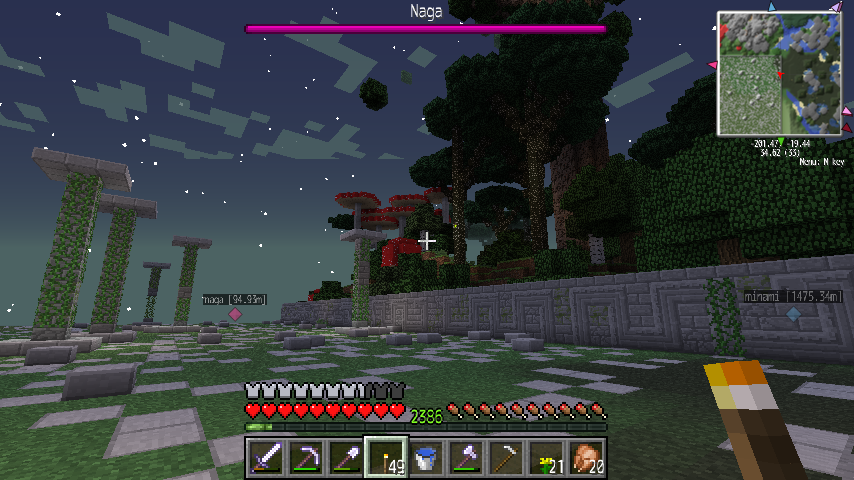Click the minimap in the corner
Image resolution: width=854 pixels, height=480 pixels.
pyautogui.click(x=778, y=73)
